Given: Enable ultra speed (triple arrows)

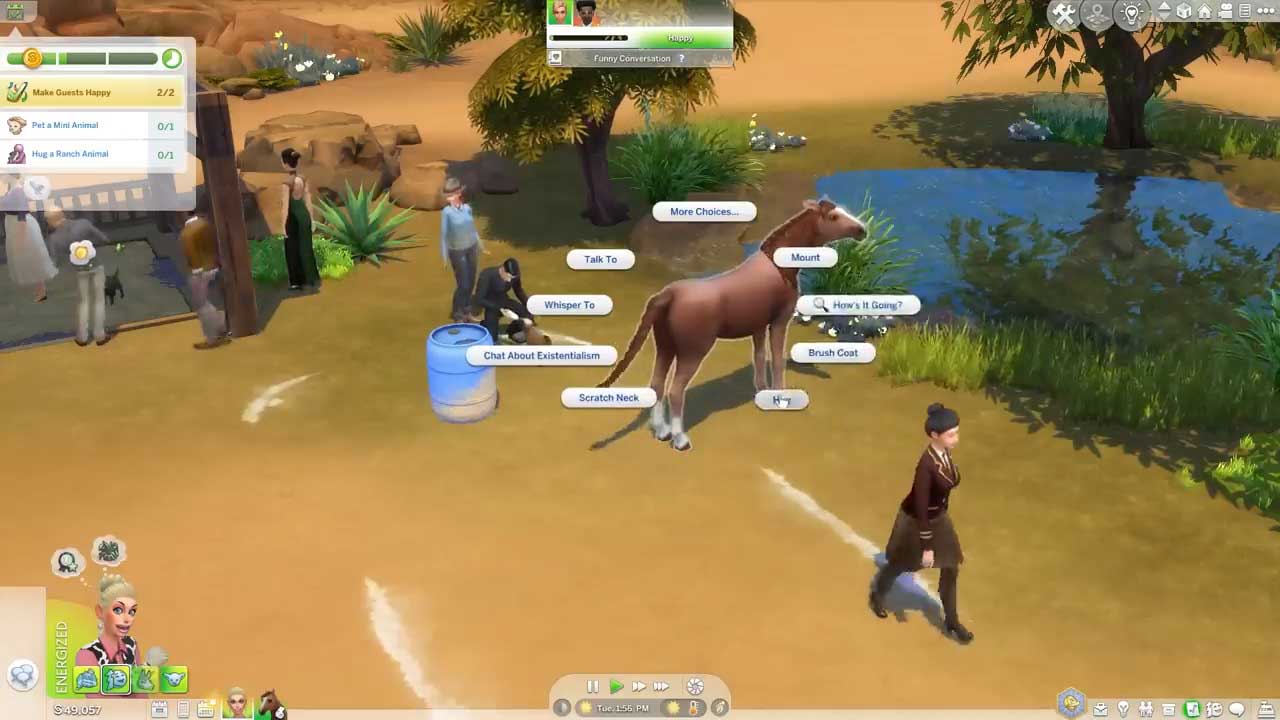Looking at the screenshot, I should pos(661,687).
